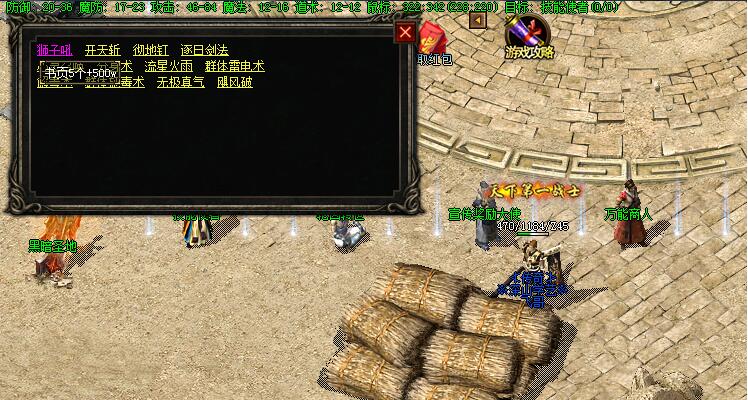This screenshot has height=400, width=748.
Task: Close the skill list dialog
Action: tap(405, 32)
